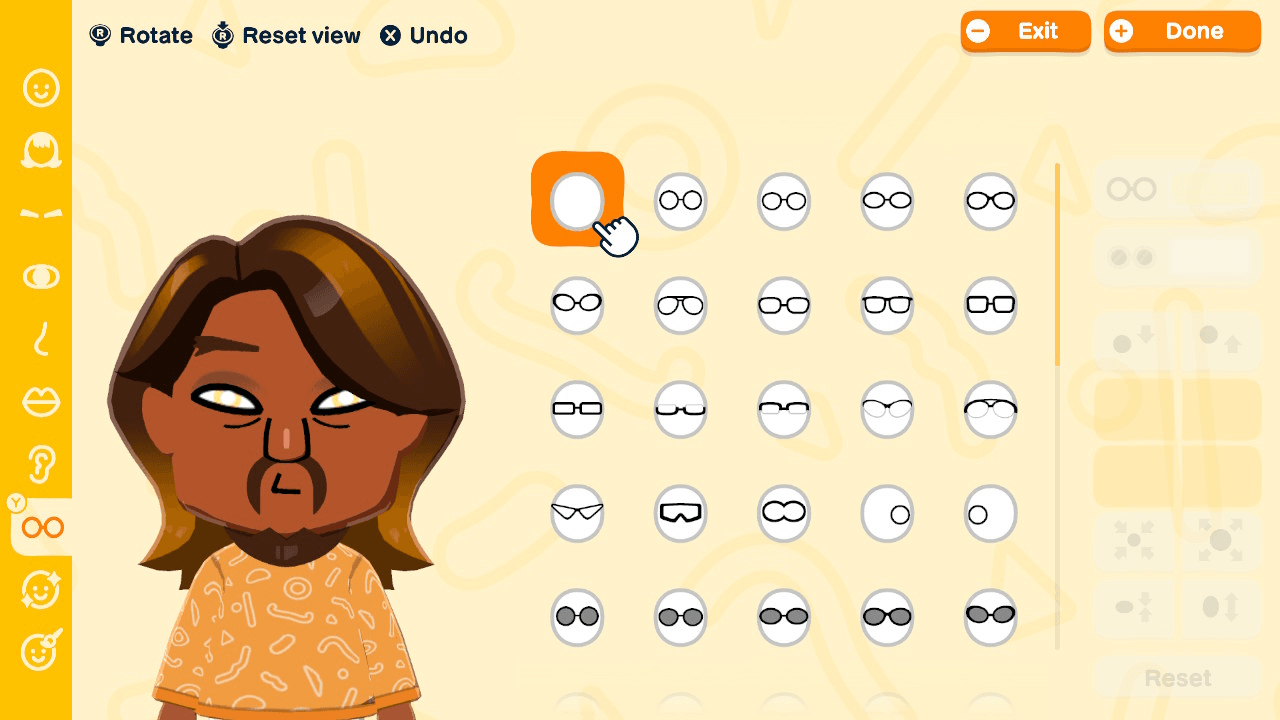Screen dimensions: 1280x720
Task: Choose the round glasses style
Action: 680,200
